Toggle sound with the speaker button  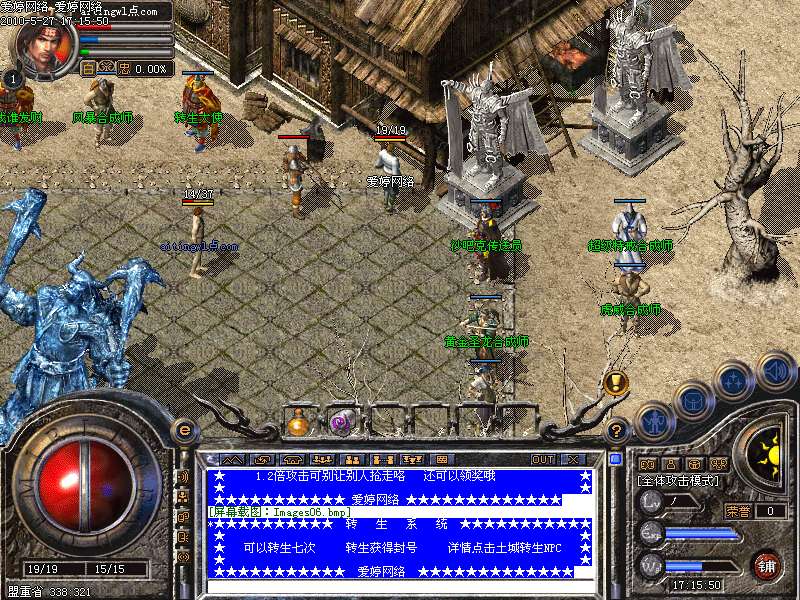pos(775,370)
